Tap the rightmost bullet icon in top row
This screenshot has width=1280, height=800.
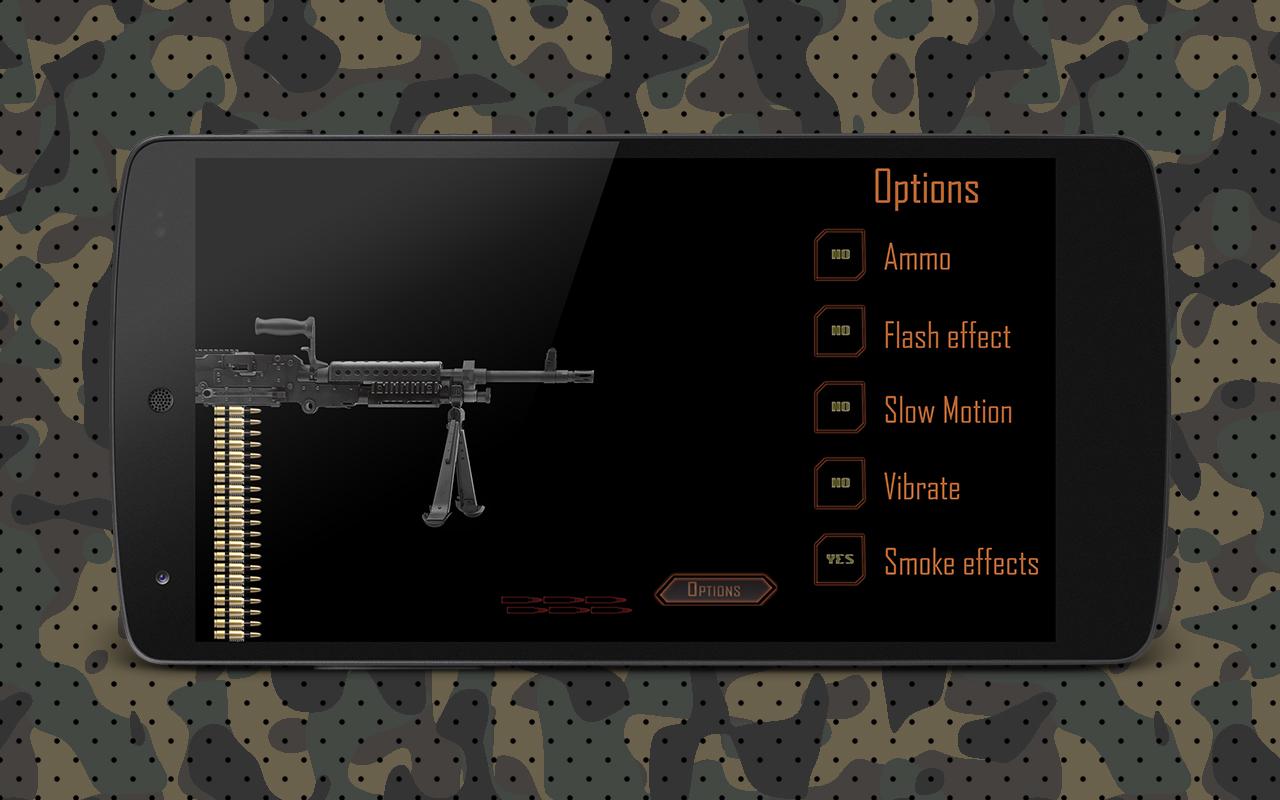(x=604, y=600)
